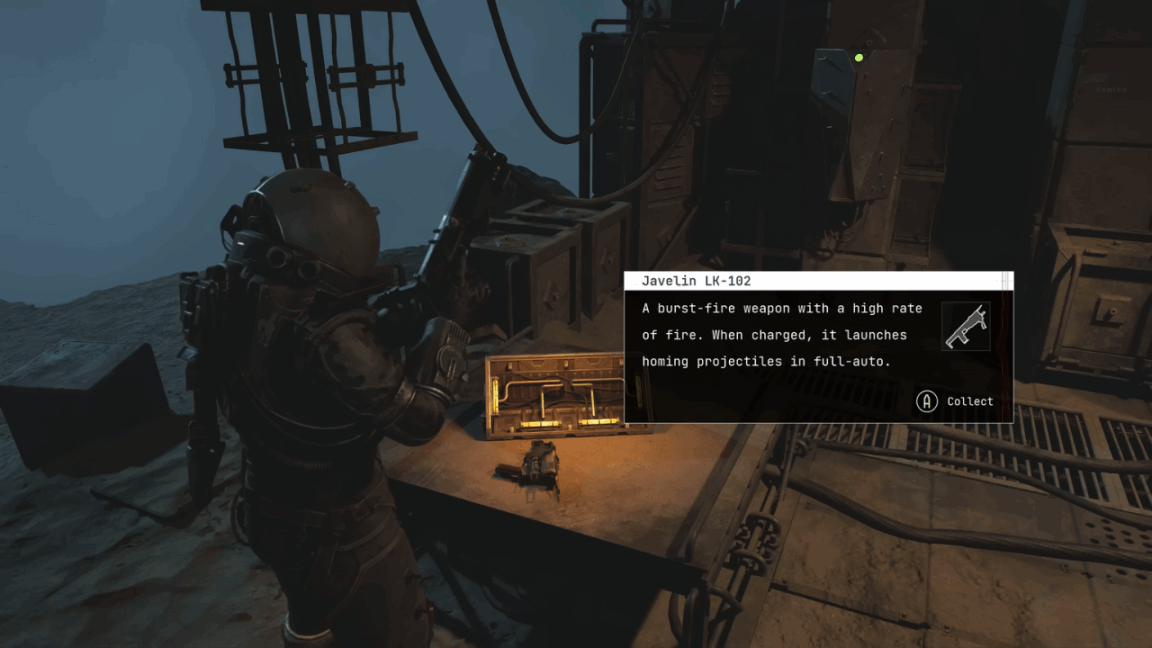Click the Javelin LK-102 weapon icon

click(x=965, y=327)
